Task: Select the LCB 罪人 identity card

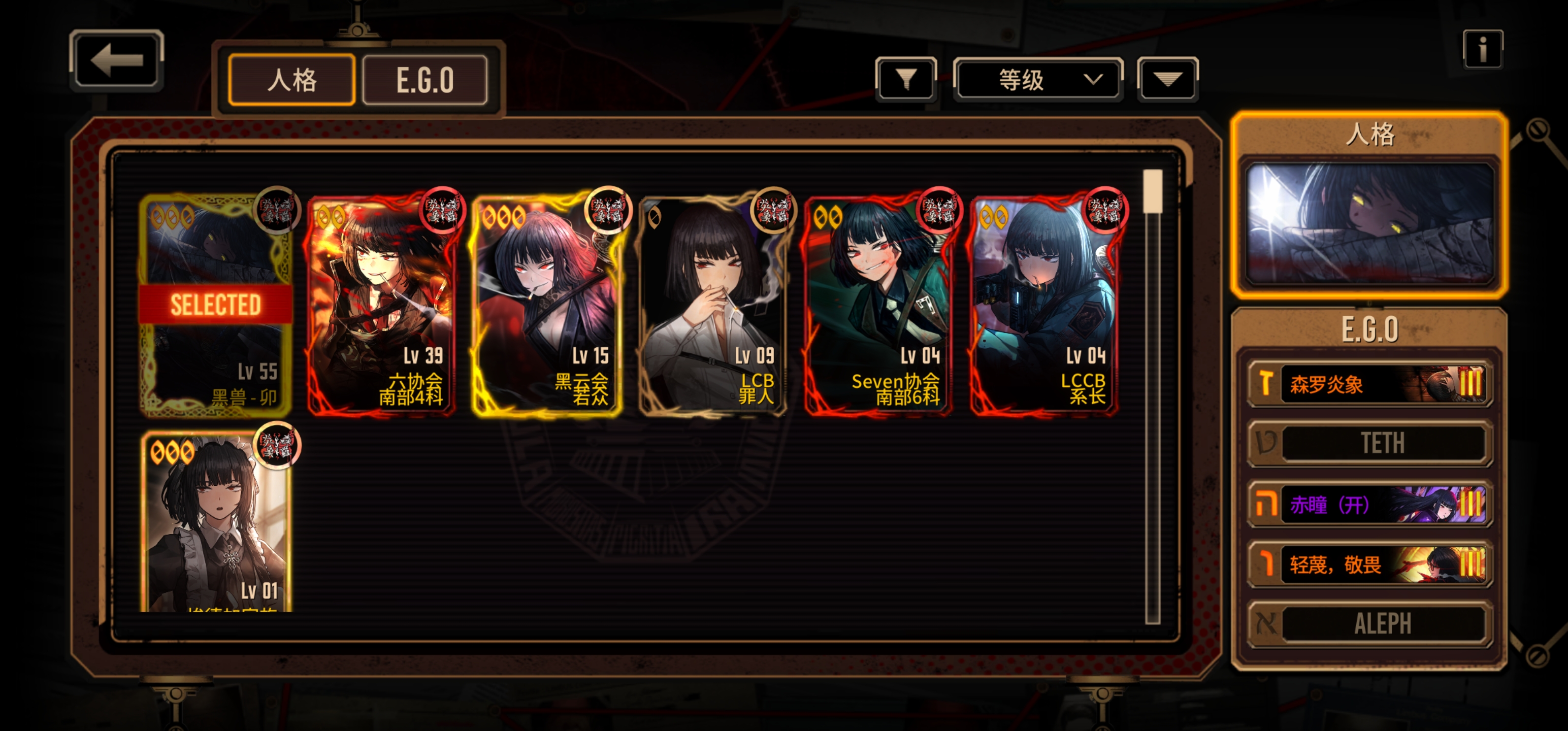Action: tap(713, 305)
